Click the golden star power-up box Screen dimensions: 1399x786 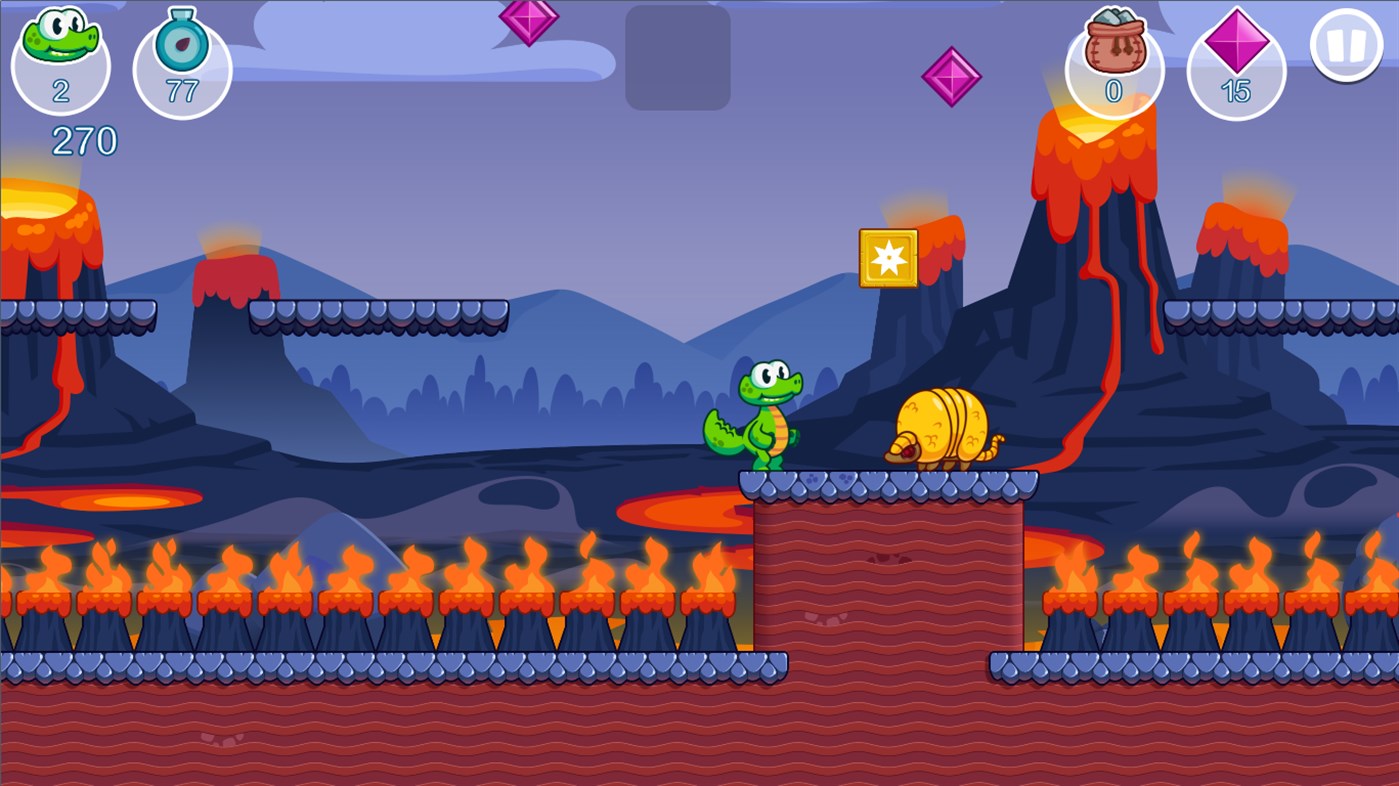point(887,257)
